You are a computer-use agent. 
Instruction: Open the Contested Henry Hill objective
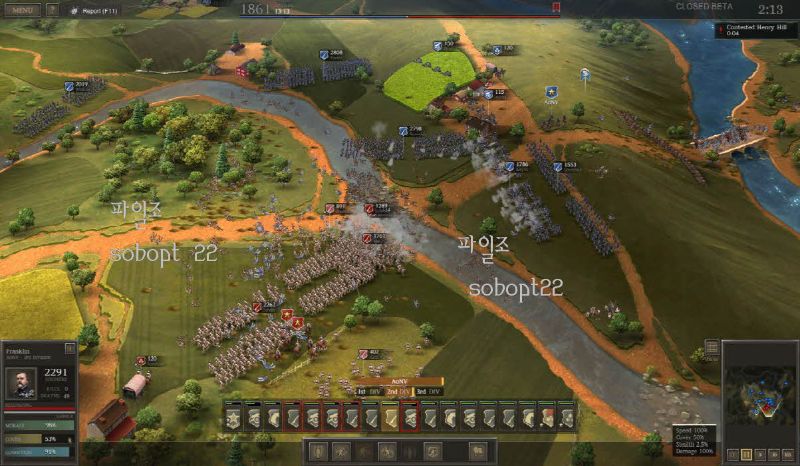click(x=756, y=30)
